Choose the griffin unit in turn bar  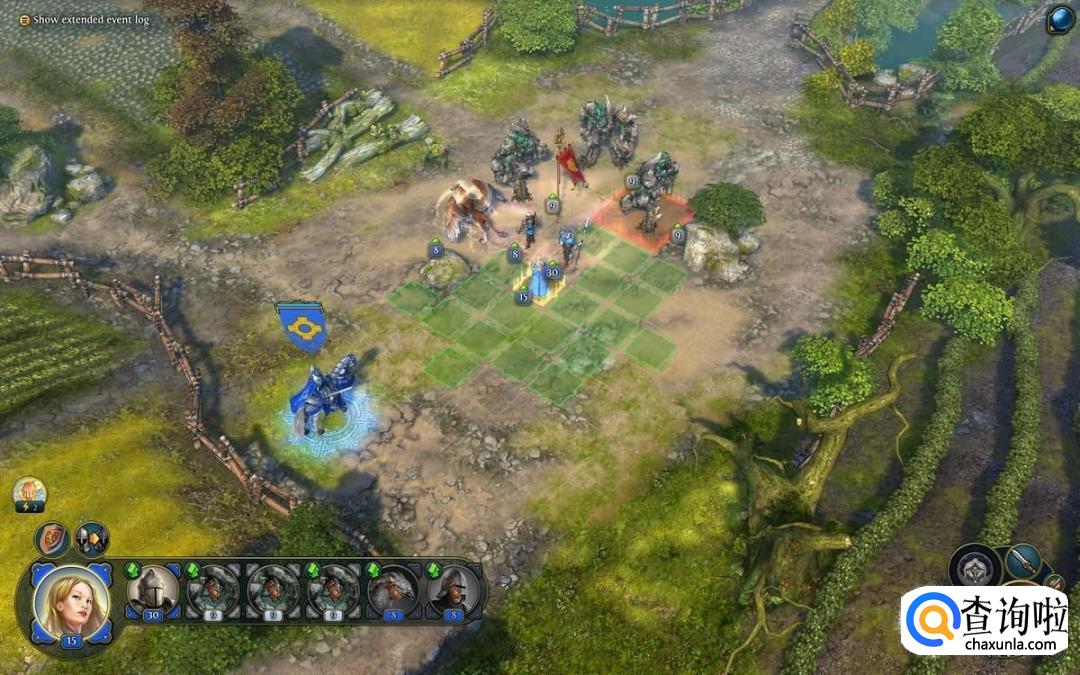click(x=392, y=591)
